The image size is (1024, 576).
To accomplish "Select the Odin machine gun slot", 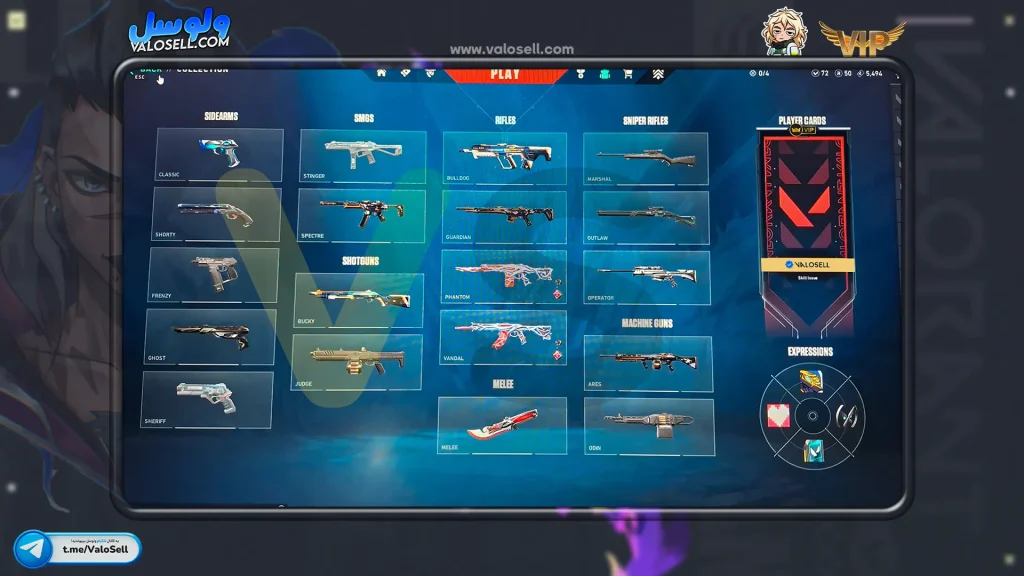I will click(649, 426).
